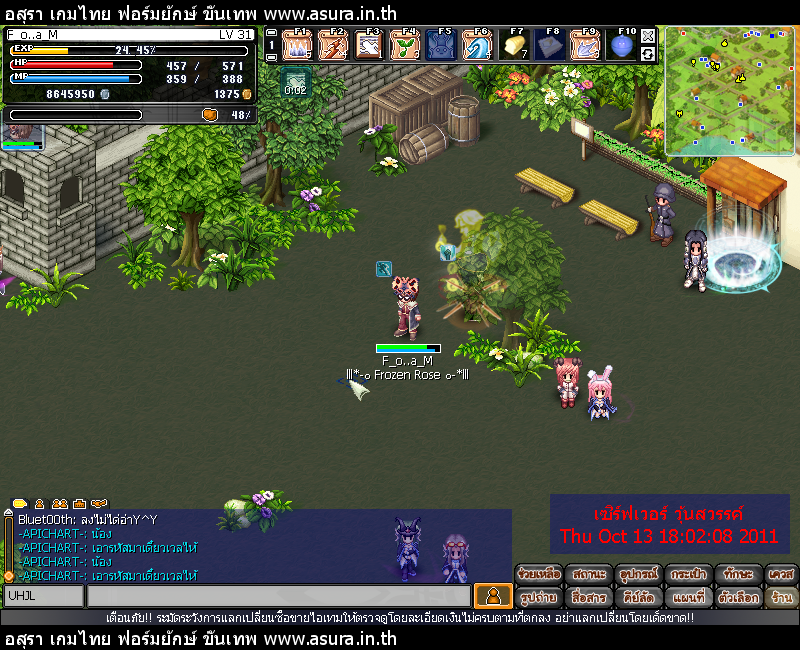Open the กระเป๋า bag inventory
800x650 pixels.
coord(690,574)
